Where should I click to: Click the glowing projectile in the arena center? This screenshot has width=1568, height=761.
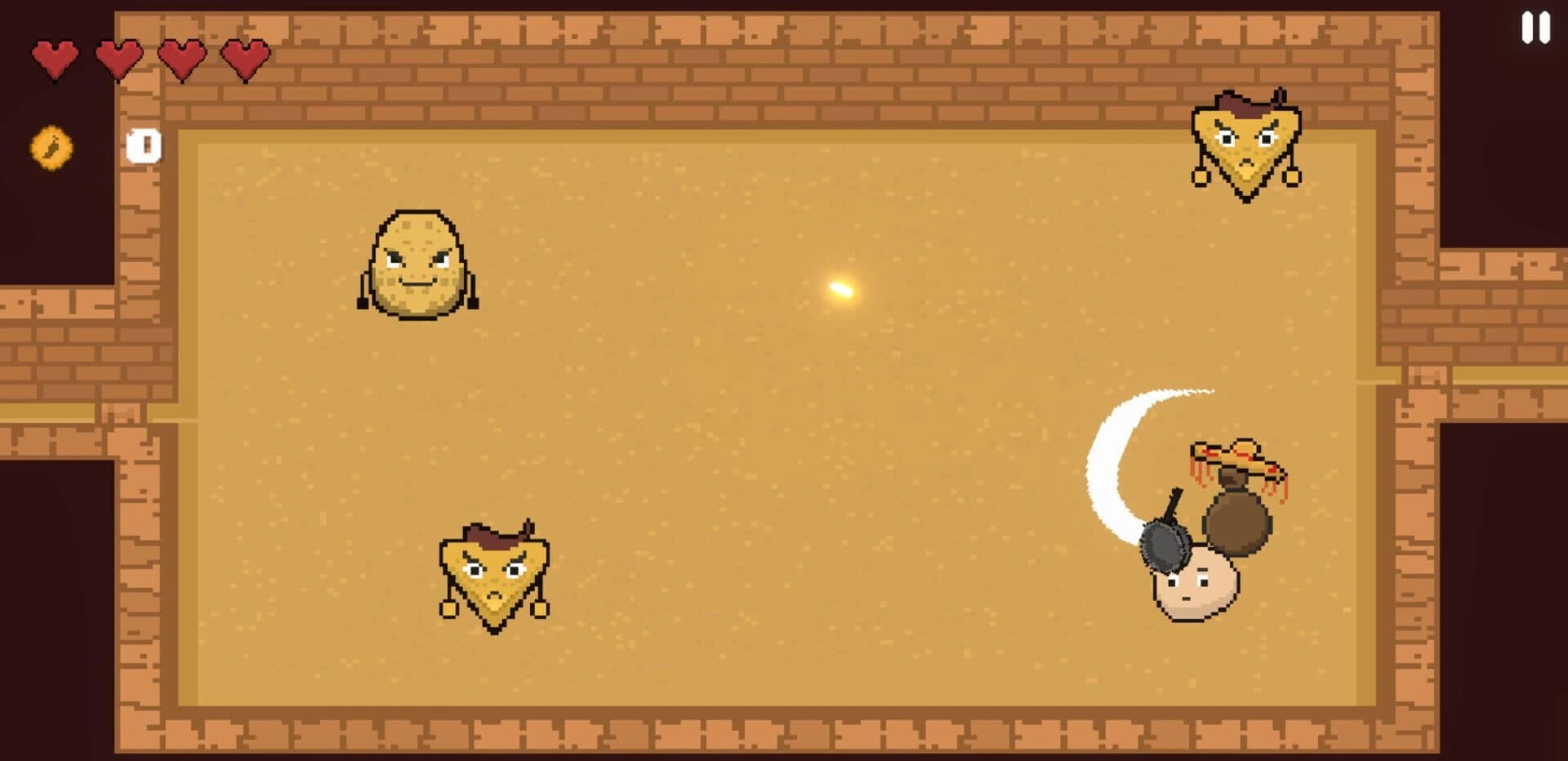point(843,290)
